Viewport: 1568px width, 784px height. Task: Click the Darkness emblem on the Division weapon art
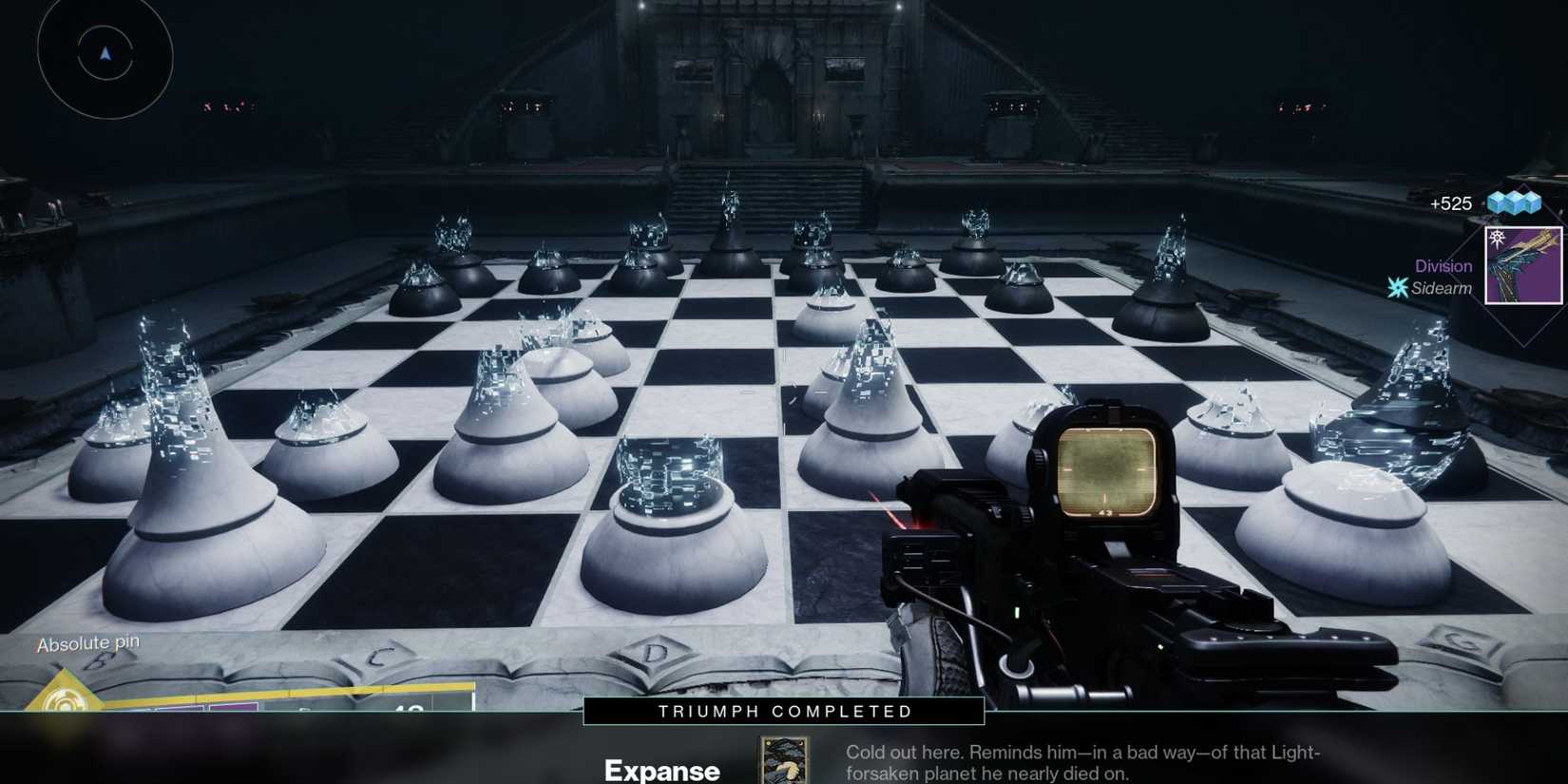(x=1498, y=239)
